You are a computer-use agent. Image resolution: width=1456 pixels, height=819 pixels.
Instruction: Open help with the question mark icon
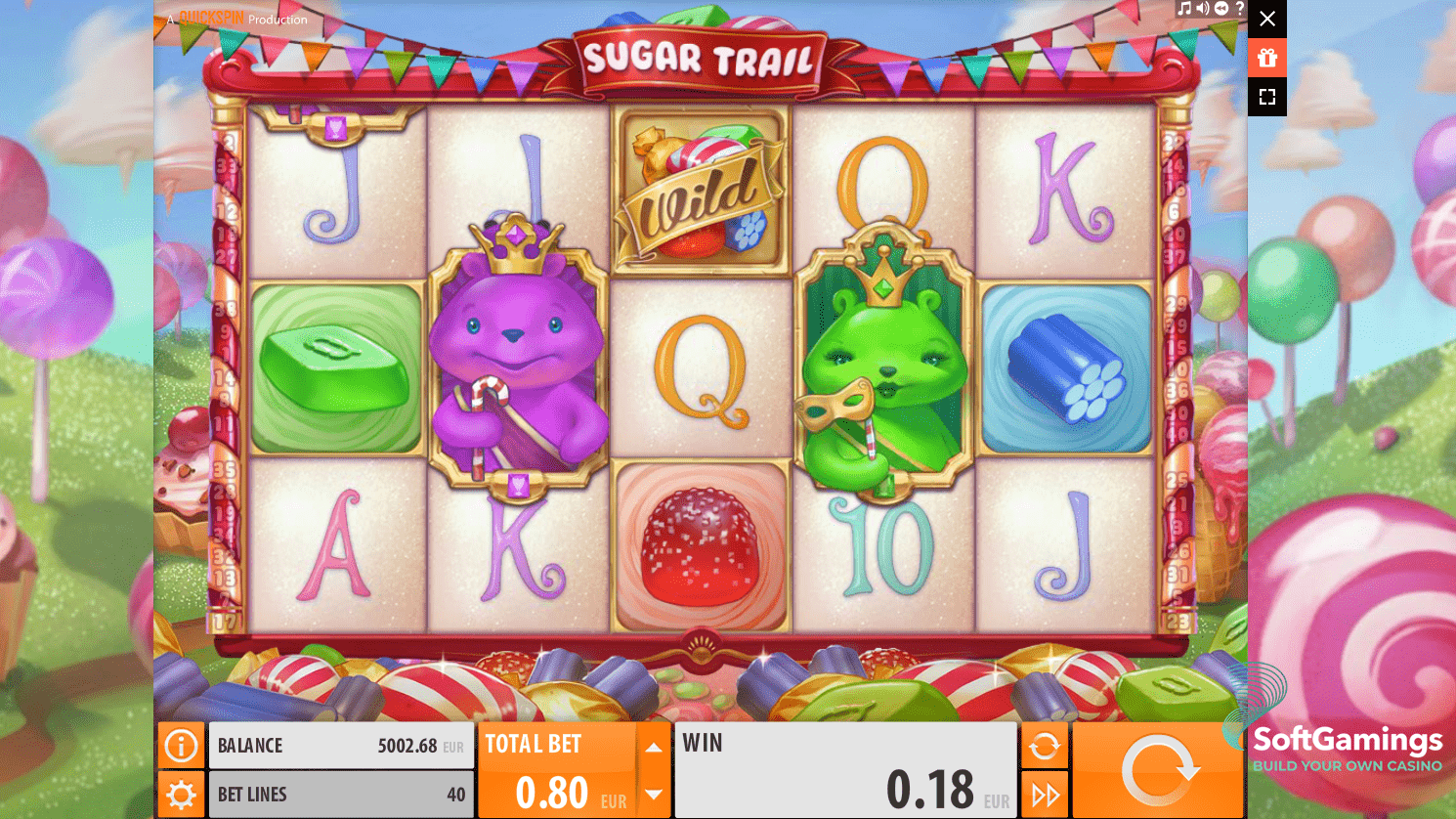click(x=1239, y=9)
